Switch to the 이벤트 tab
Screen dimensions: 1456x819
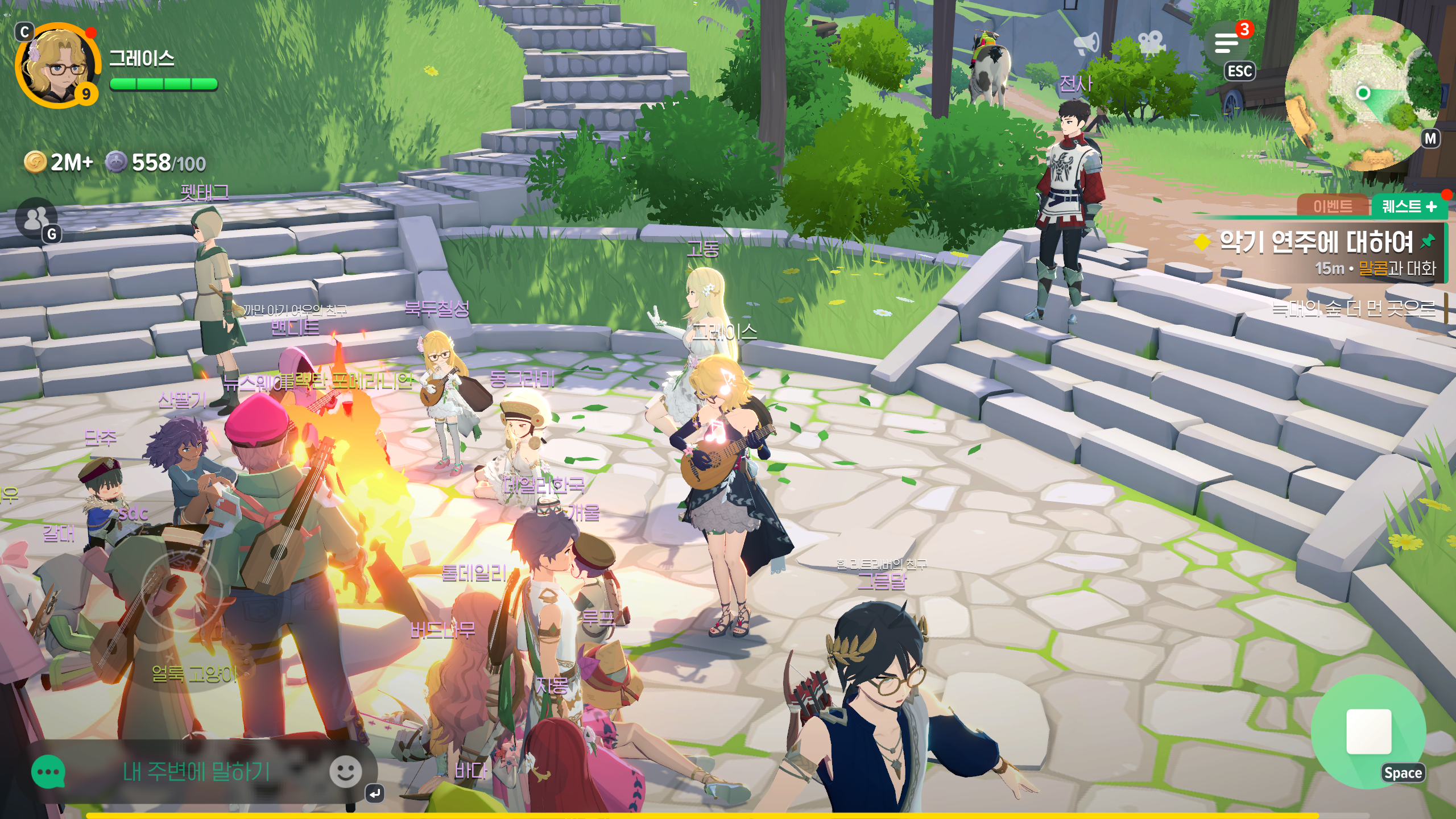point(1332,206)
